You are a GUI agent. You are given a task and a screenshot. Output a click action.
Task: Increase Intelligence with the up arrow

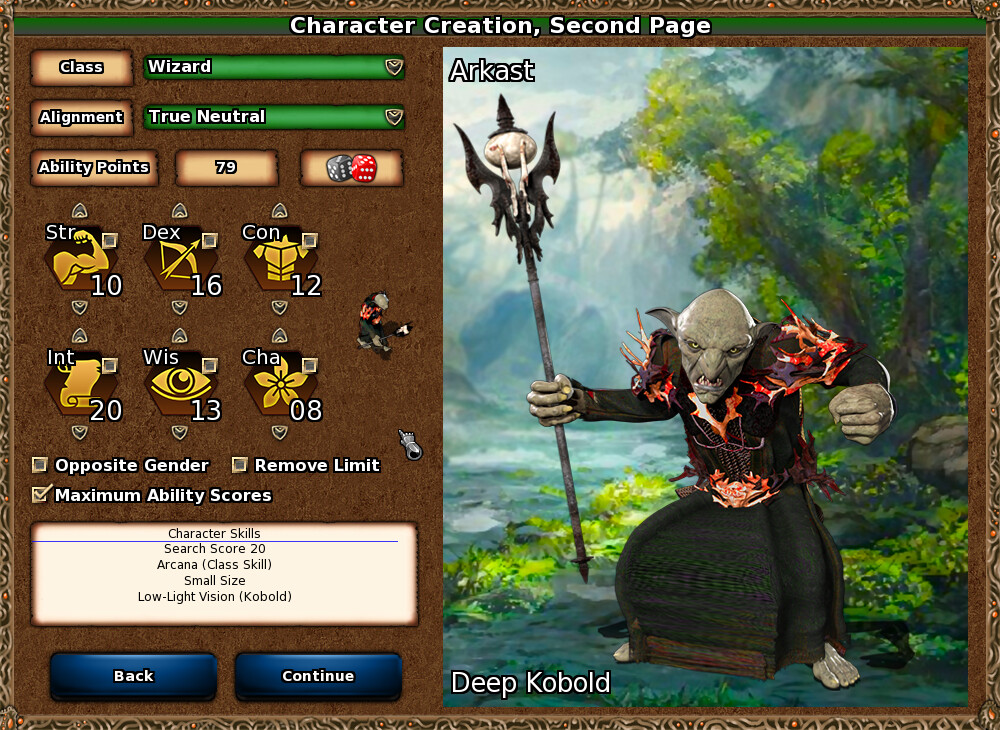[x=80, y=336]
